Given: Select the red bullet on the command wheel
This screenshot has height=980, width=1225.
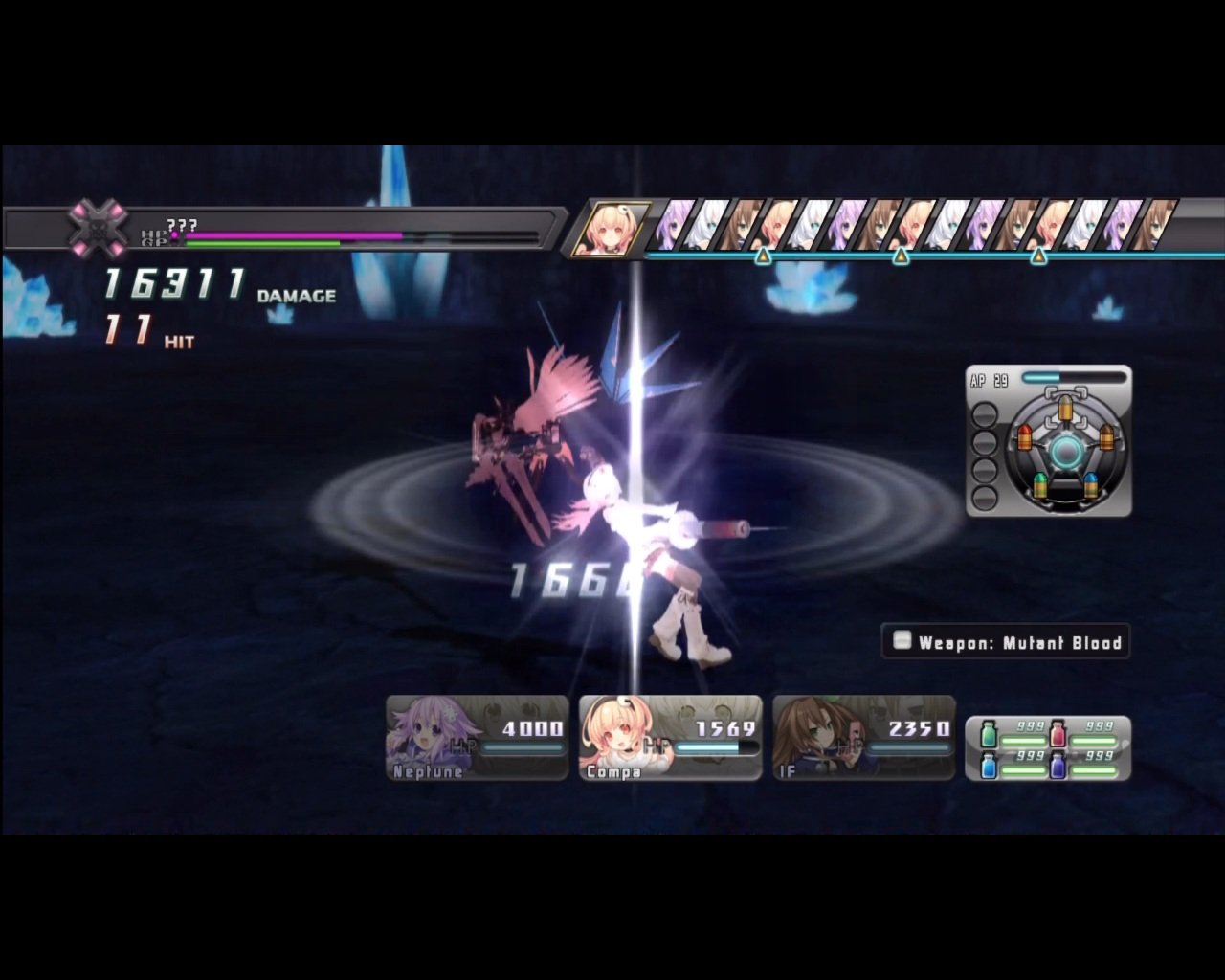Looking at the screenshot, I should coord(1026,438).
